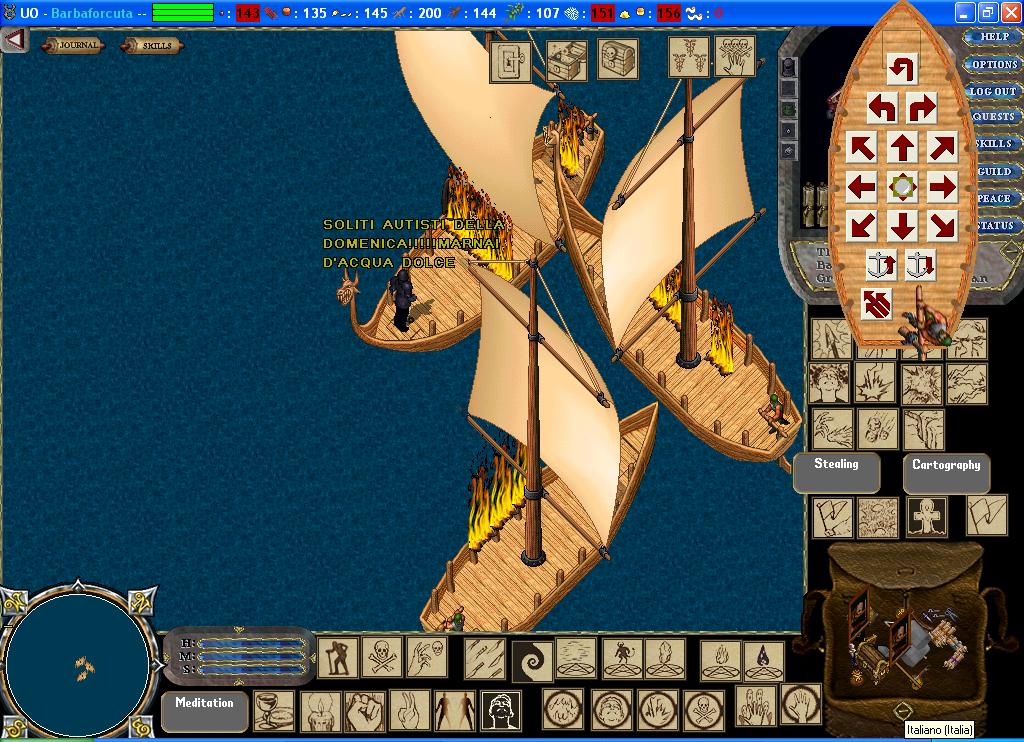Open the Options menu
The width and height of the screenshot is (1024, 742).
tap(993, 64)
